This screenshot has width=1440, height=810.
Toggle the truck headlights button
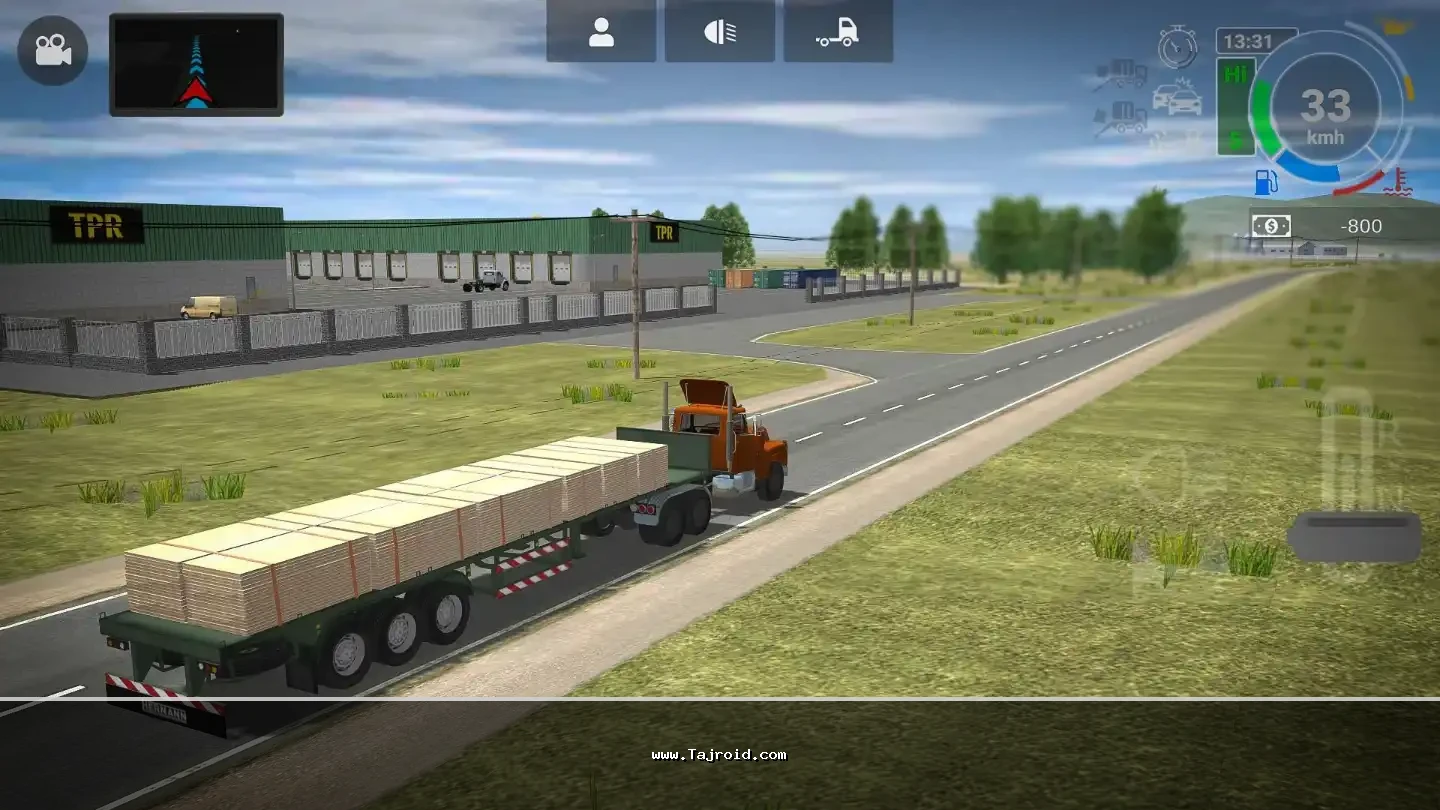pos(719,32)
